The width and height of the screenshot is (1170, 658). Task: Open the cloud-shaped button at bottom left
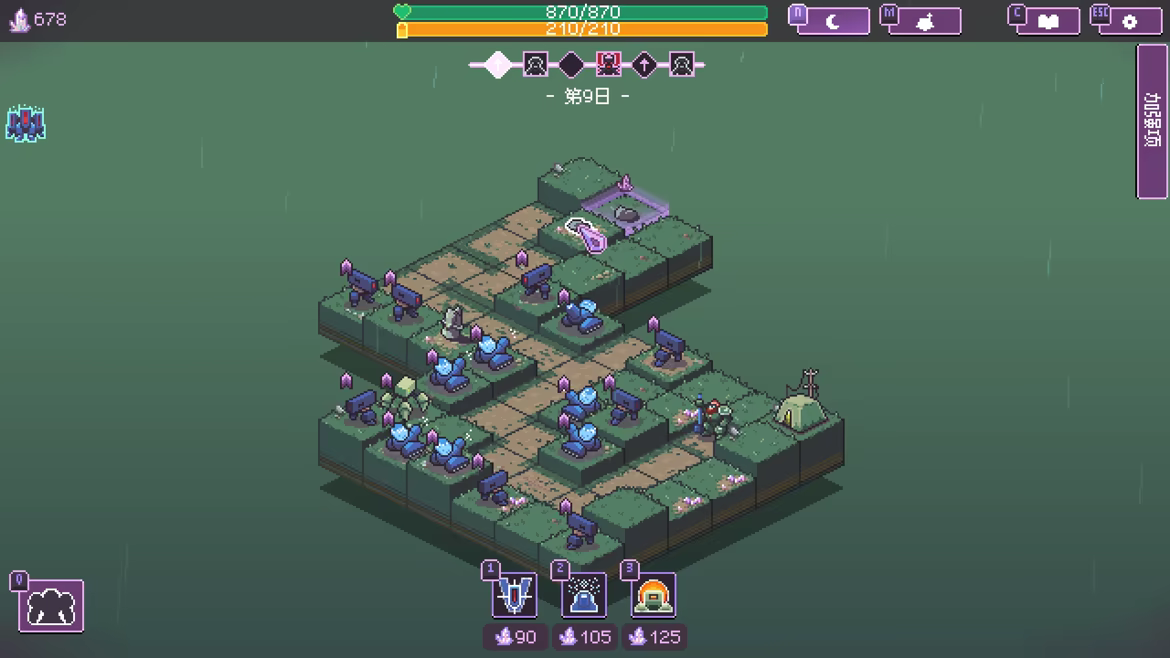coord(52,606)
